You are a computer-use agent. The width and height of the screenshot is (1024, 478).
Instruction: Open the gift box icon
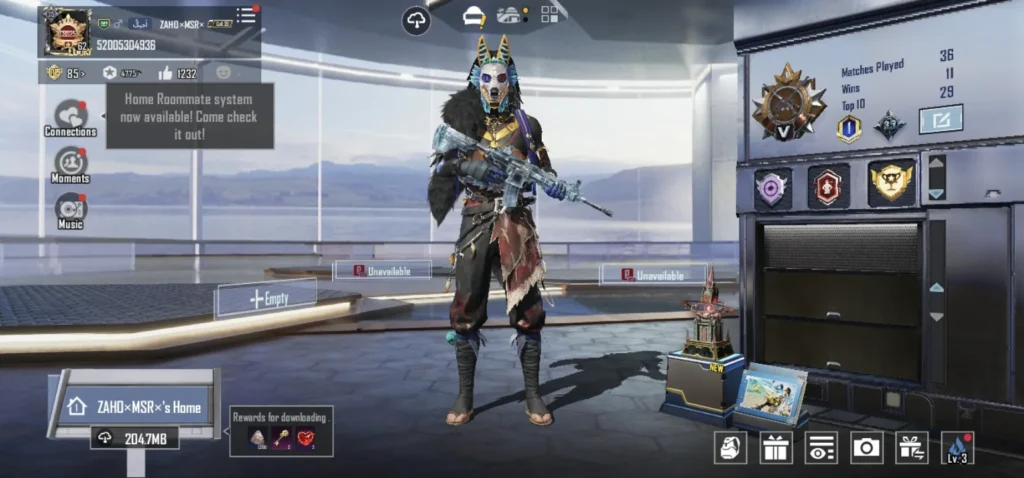point(776,447)
